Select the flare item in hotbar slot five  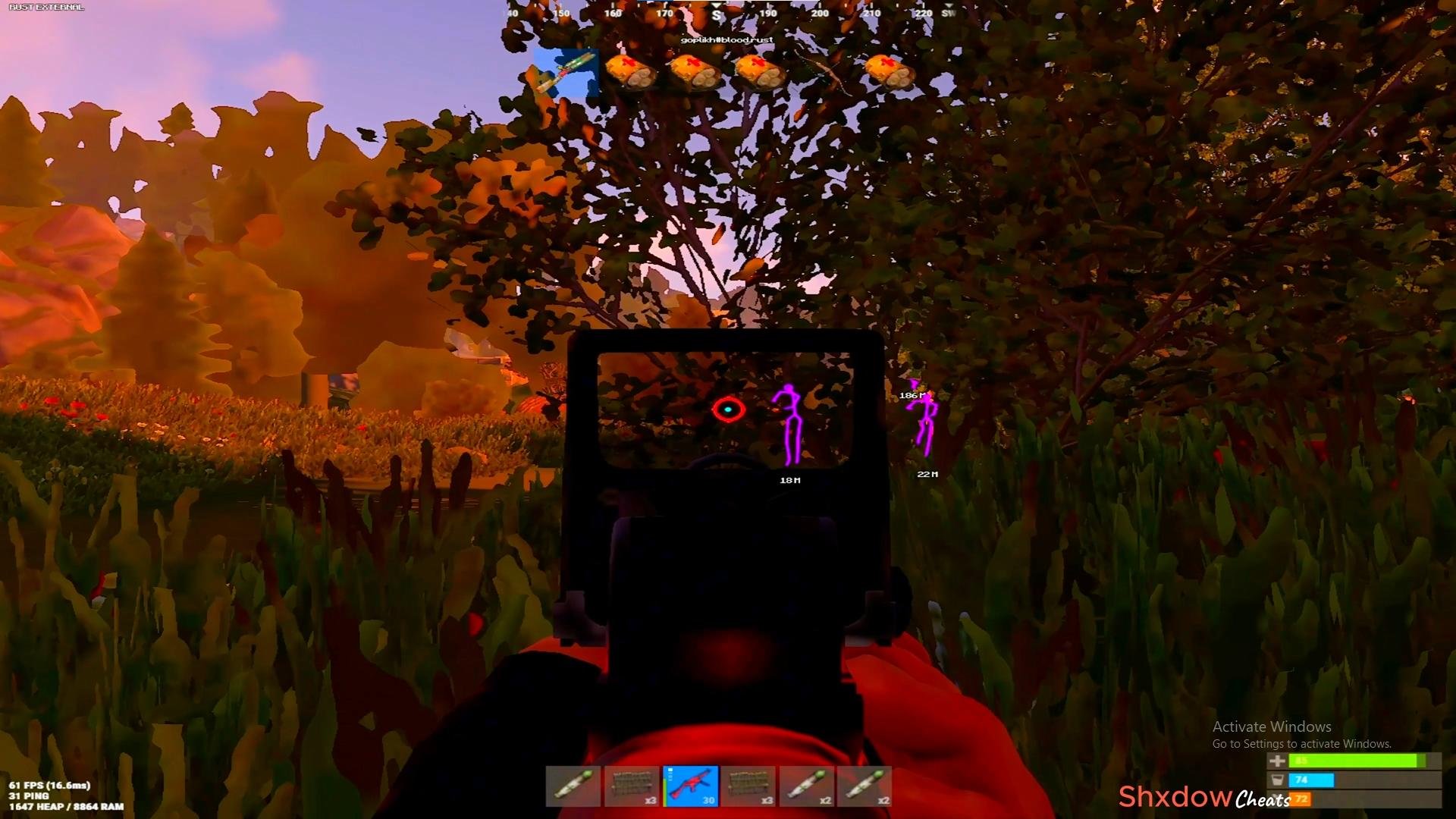[808, 786]
